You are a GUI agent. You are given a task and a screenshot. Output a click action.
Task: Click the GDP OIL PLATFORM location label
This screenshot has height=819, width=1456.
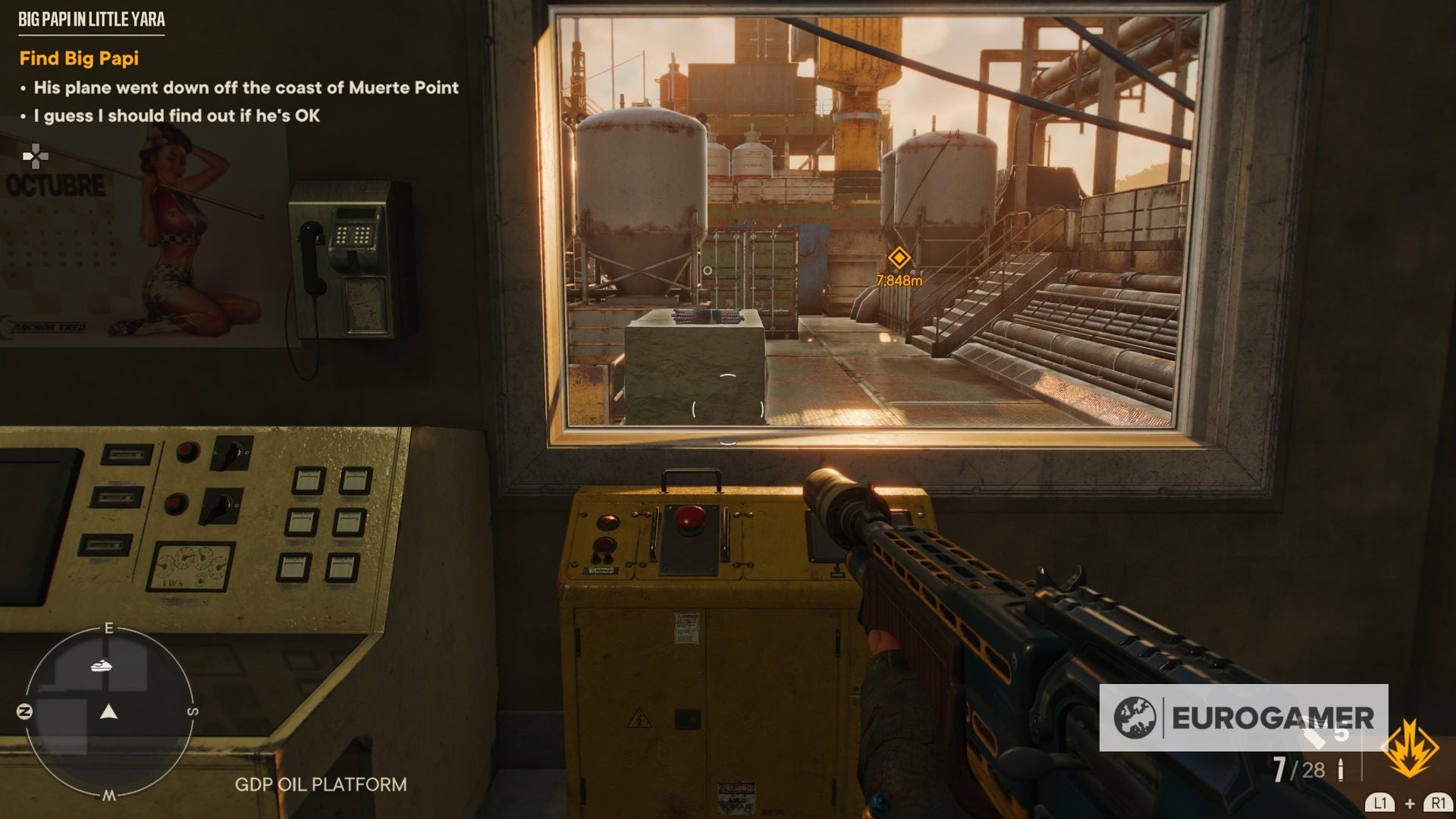[322, 785]
